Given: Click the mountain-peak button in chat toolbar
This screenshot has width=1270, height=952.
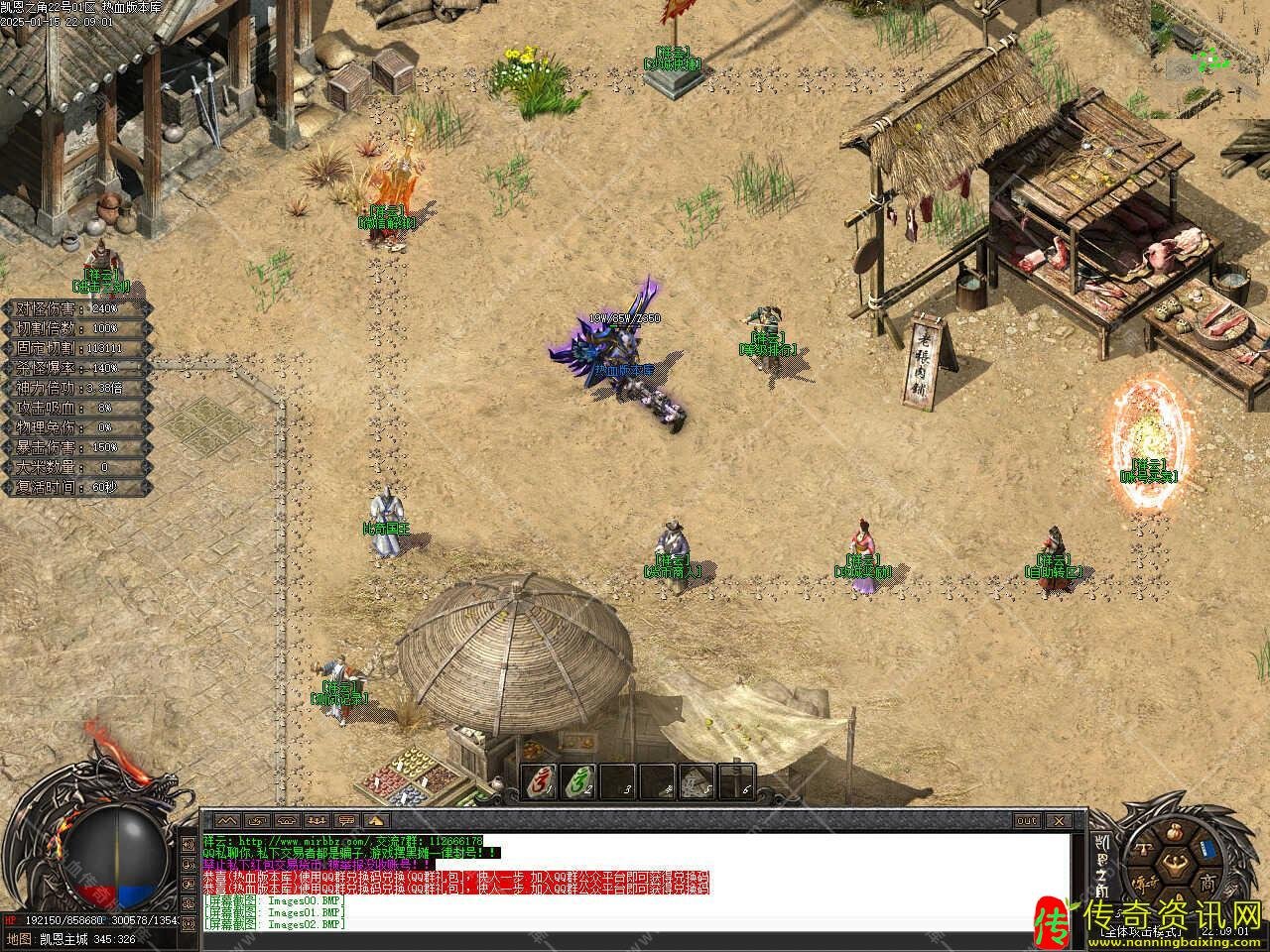Looking at the screenshot, I should click(227, 821).
